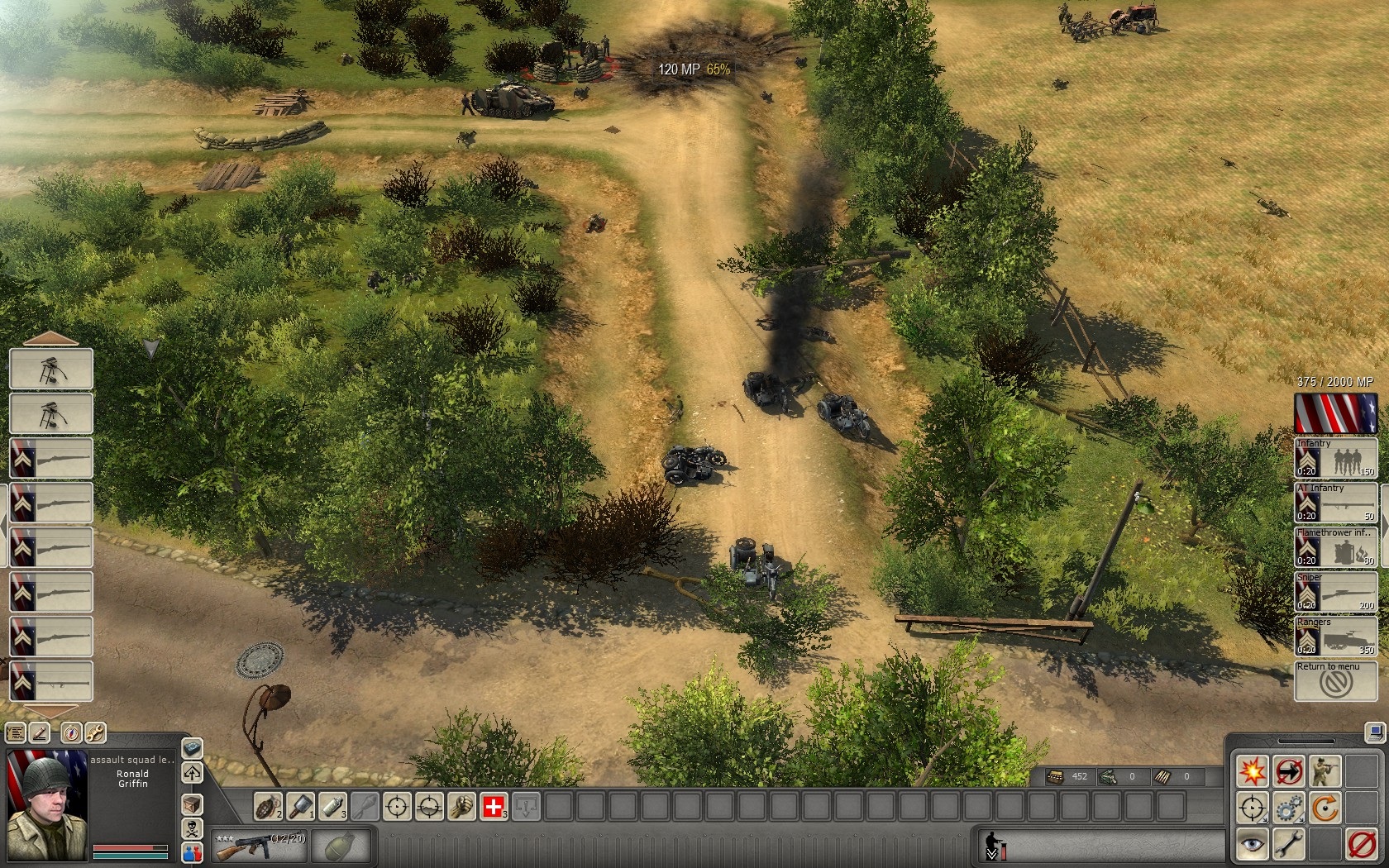This screenshot has height=868, width=1389.
Task: Call in the Infantry reinforcement squad
Action: 1335,459
